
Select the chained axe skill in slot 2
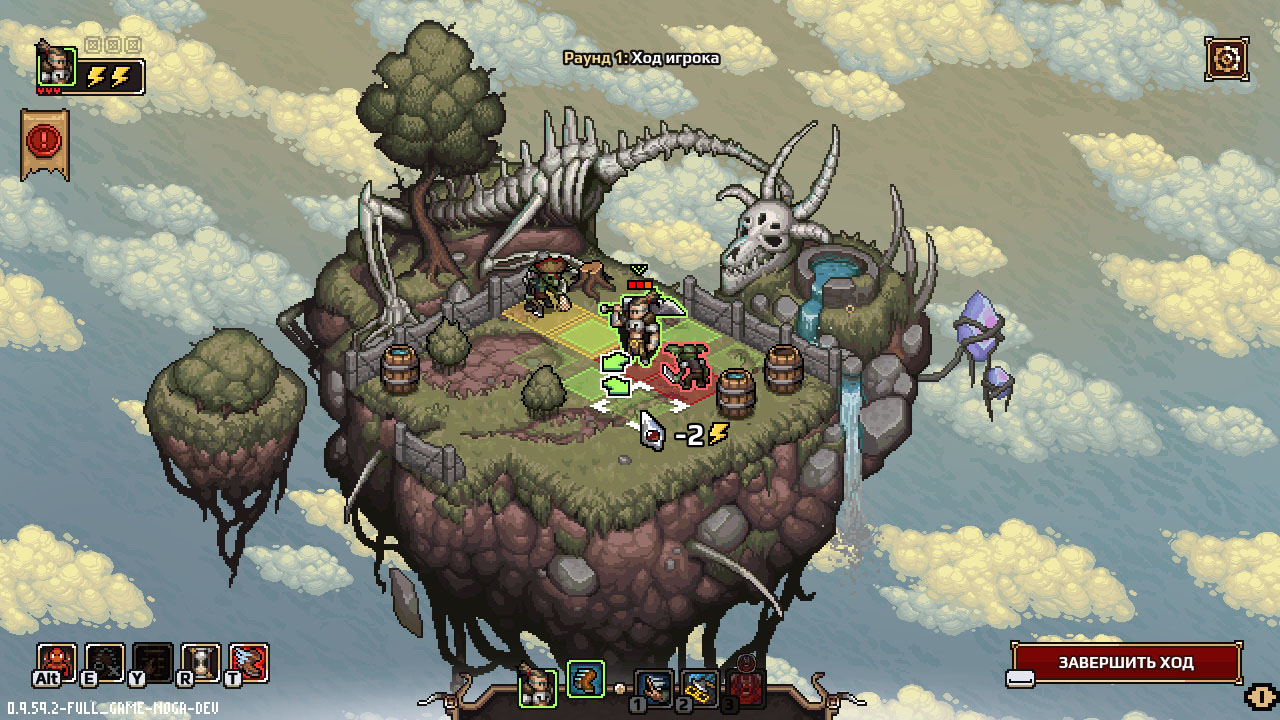[x=701, y=687]
